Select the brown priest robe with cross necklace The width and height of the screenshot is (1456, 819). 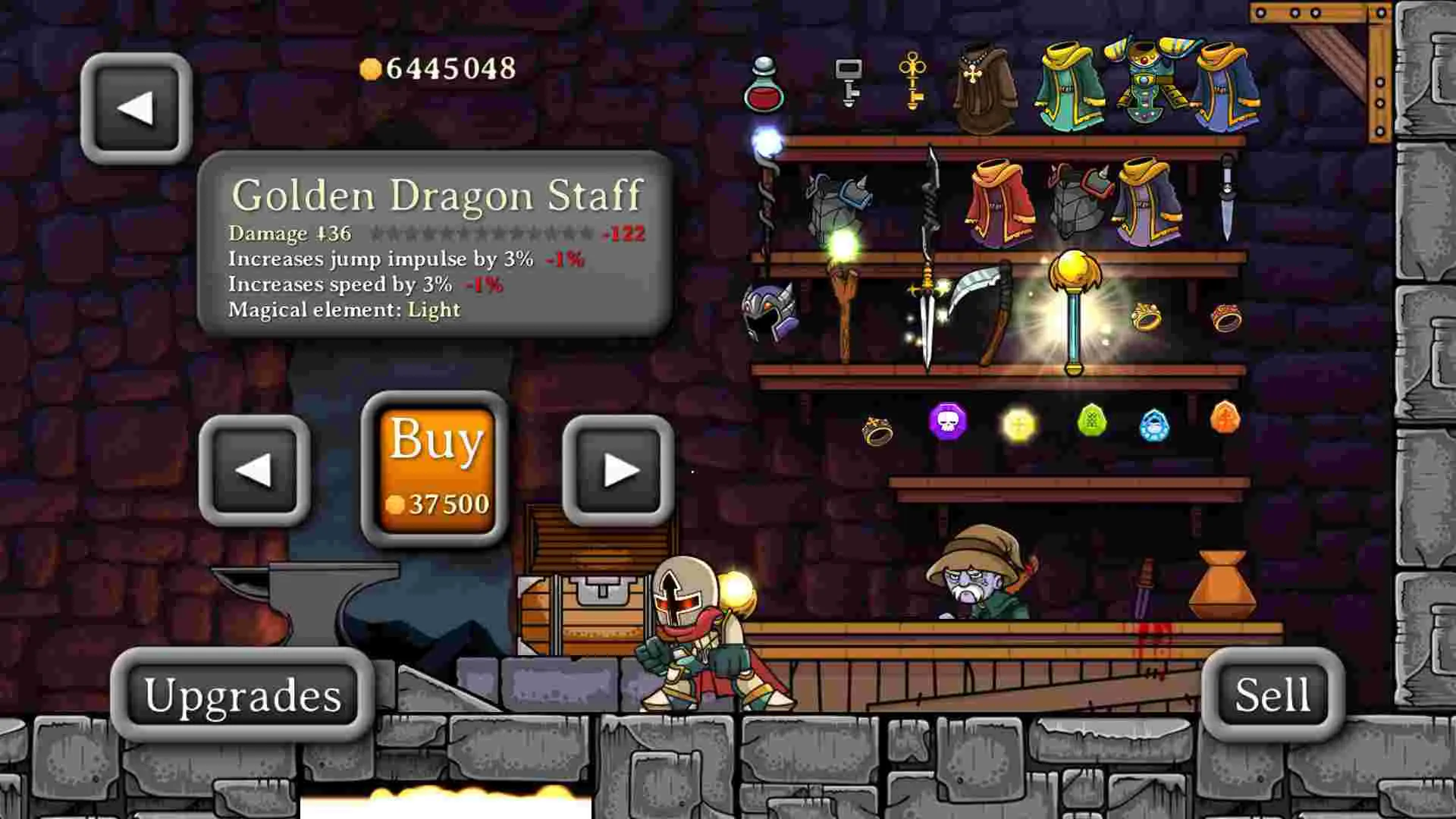pyautogui.click(x=985, y=91)
